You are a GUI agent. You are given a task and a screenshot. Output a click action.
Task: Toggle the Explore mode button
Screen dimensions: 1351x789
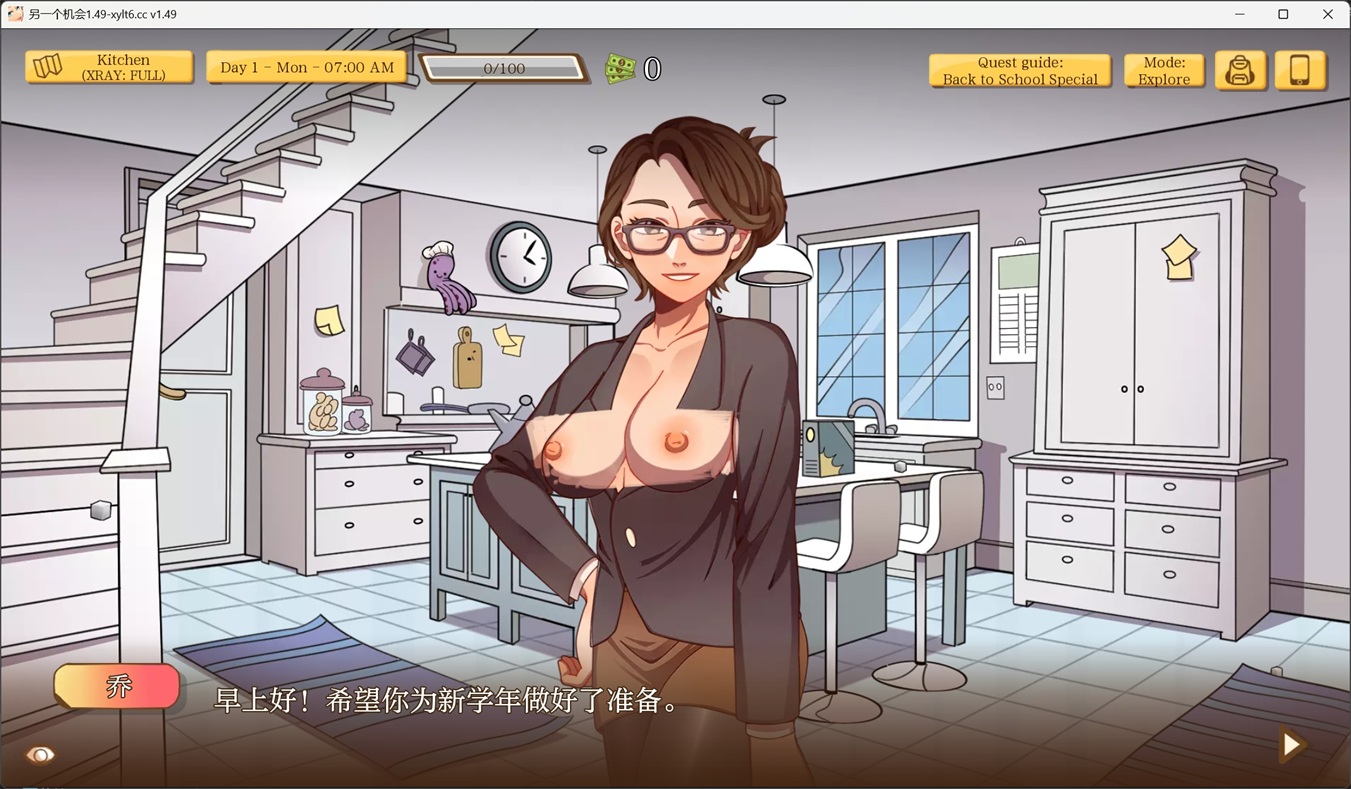point(1163,71)
